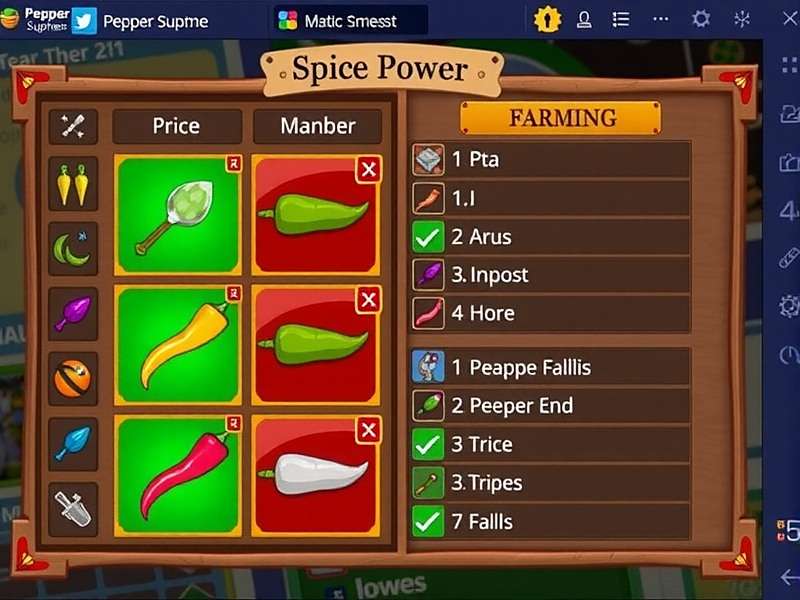Open the Manber column header
The width and height of the screenshot is (800, 600).
[x=317, y=126]
